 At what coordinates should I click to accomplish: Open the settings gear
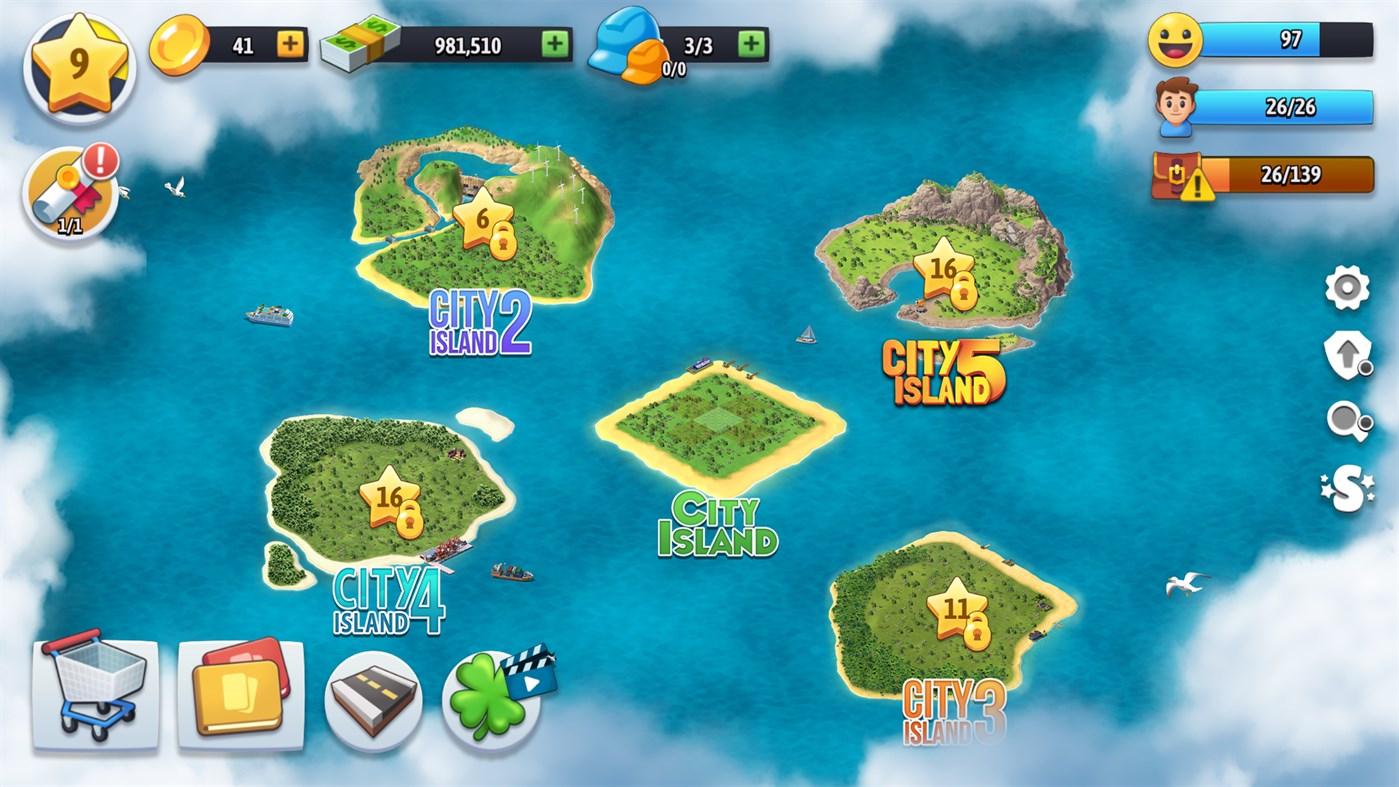coord(1346,289)
